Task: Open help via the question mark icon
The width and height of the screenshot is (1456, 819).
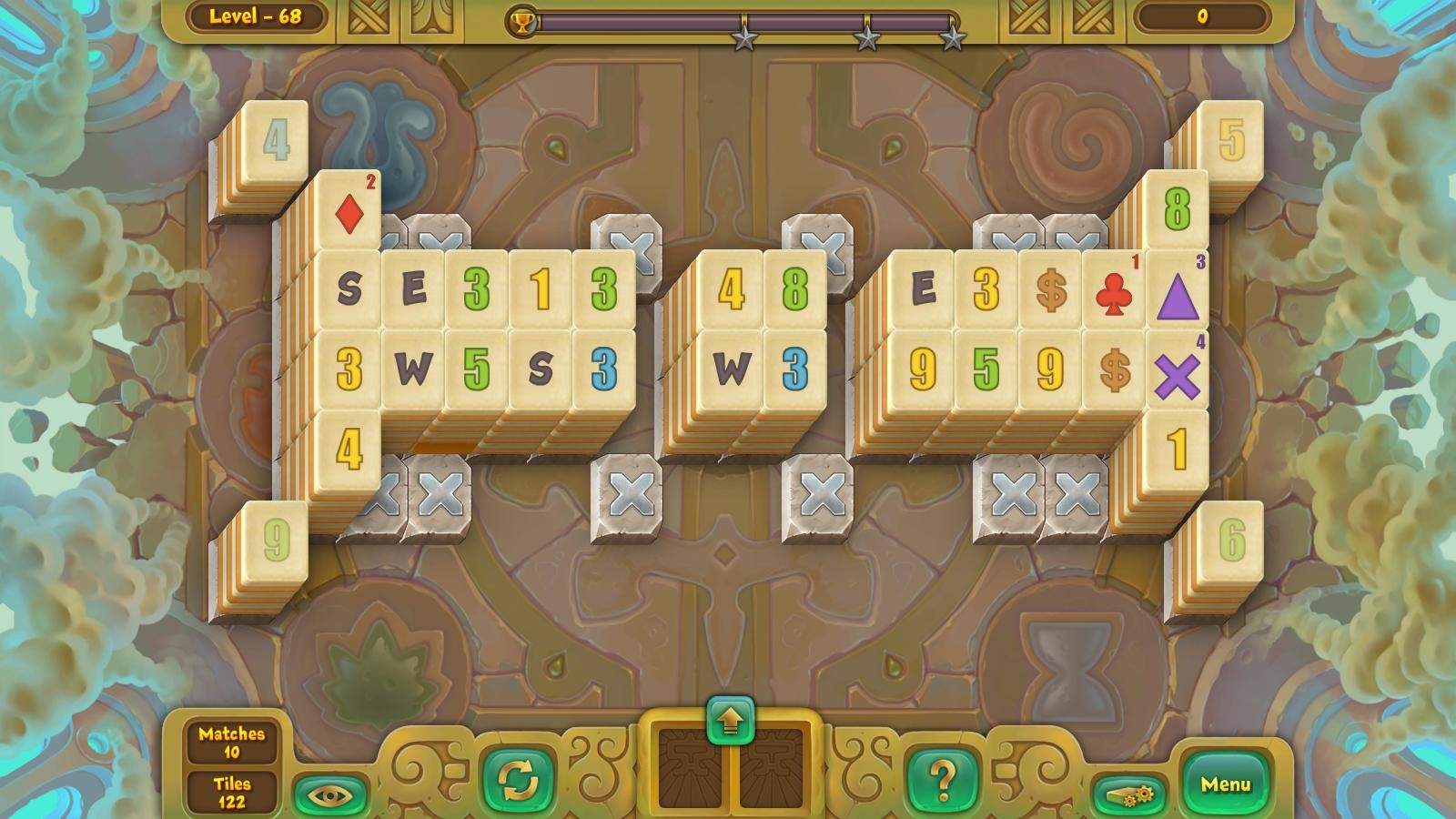Action: click(x=942, y=779)
